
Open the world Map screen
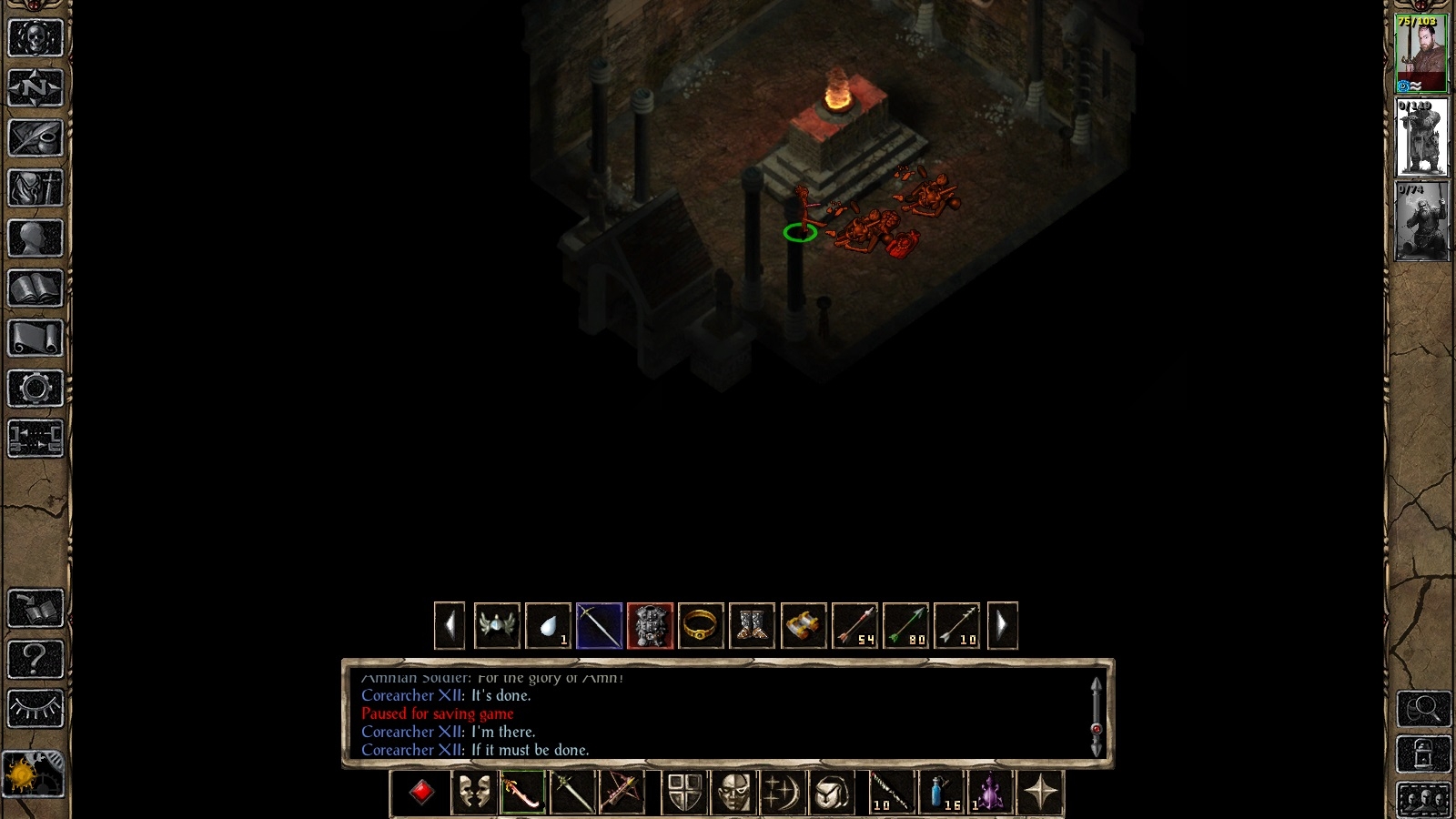[35, 88]
